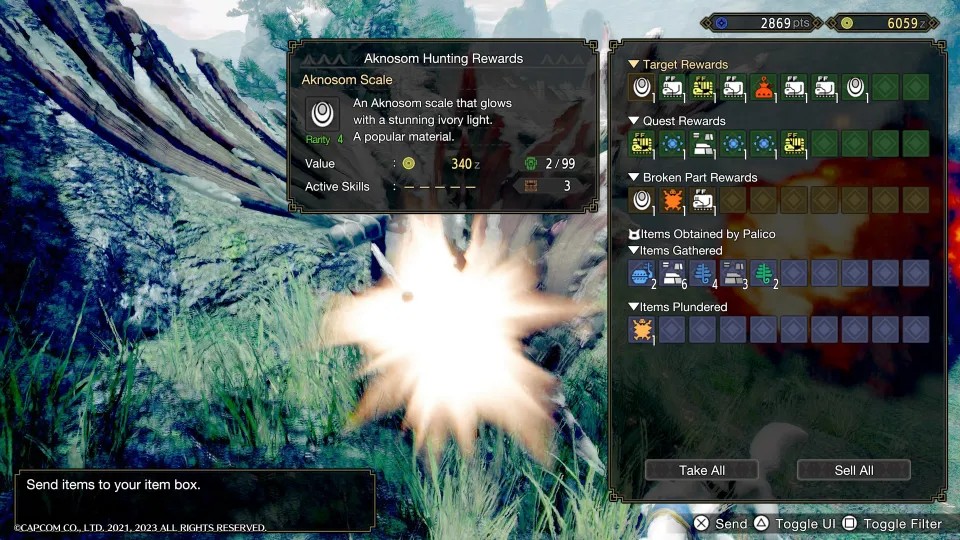Choose the yellow hide in Target Rewards
960x540 pixels.
[x=702, y=87]
